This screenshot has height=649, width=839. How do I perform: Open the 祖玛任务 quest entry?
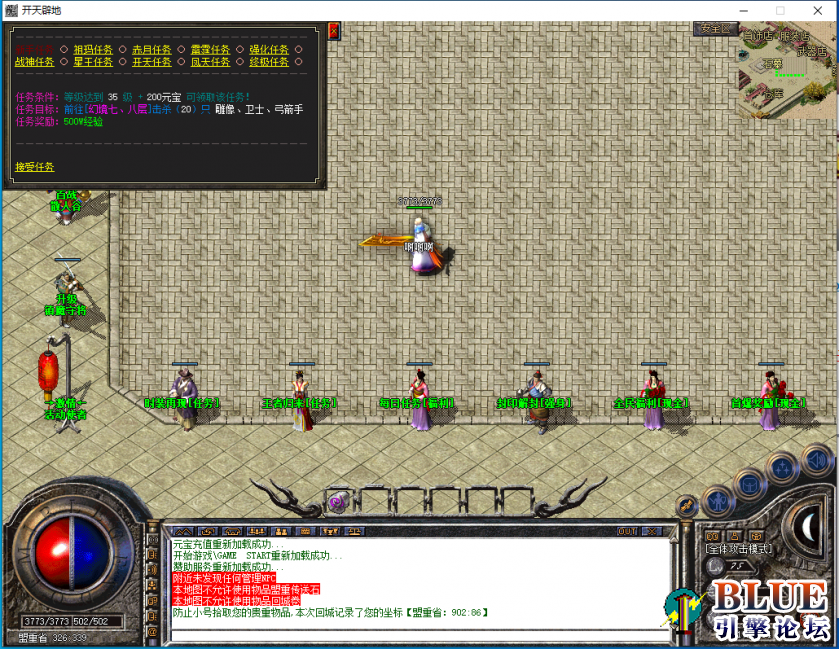[x=92, y=48]
